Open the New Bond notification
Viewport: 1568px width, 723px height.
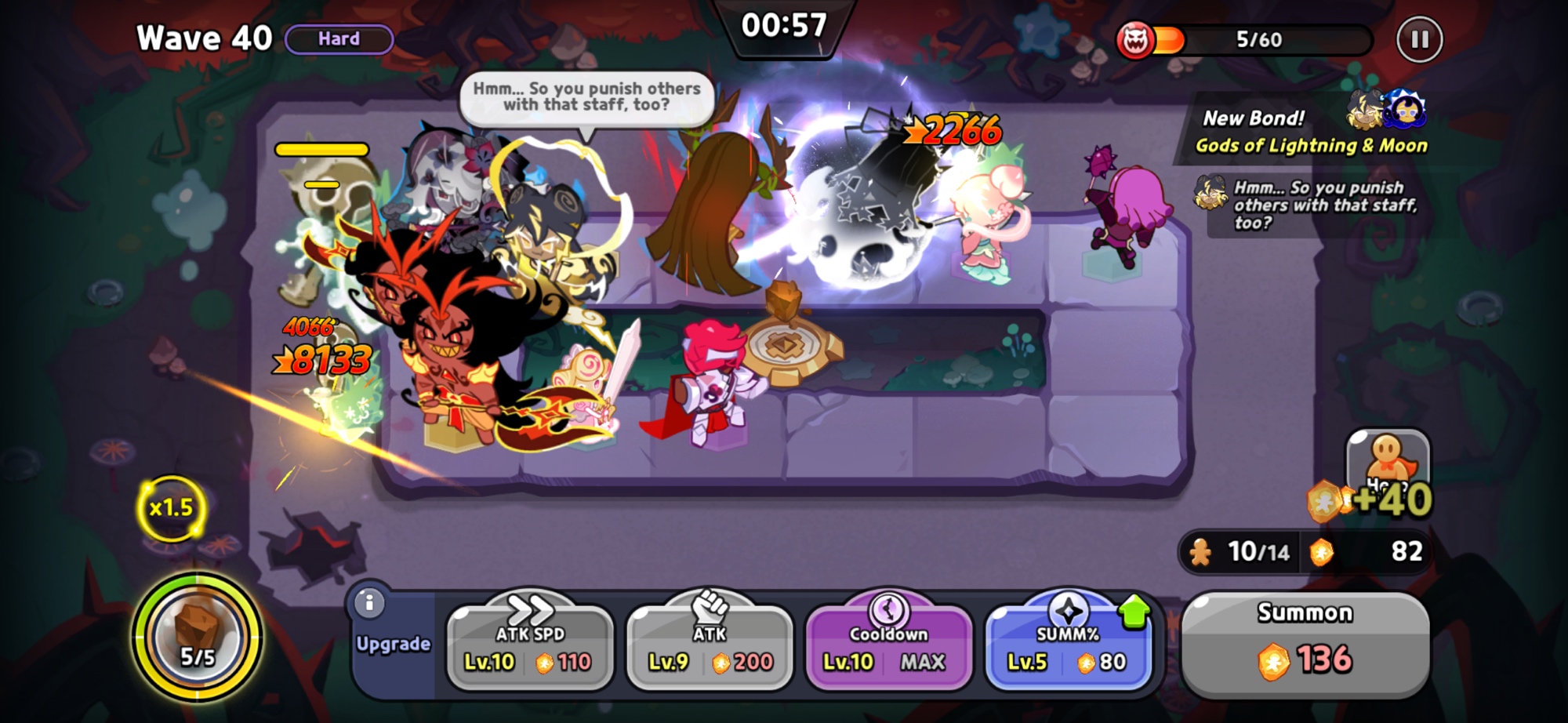pyautogui.click(x=1311, y=131)
